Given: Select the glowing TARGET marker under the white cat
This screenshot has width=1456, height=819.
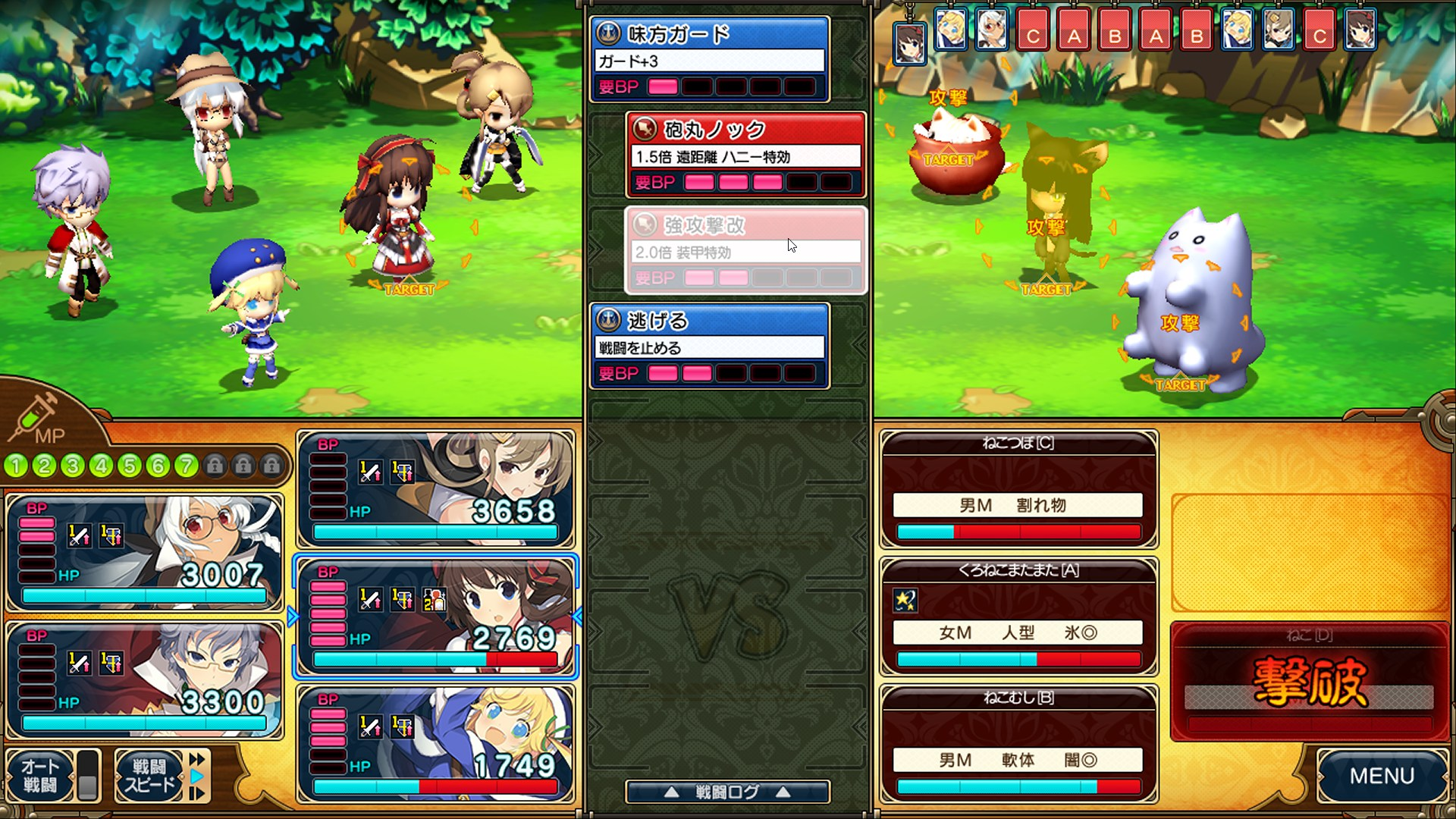Looking at the screenshot, I should coord(1180,387).
